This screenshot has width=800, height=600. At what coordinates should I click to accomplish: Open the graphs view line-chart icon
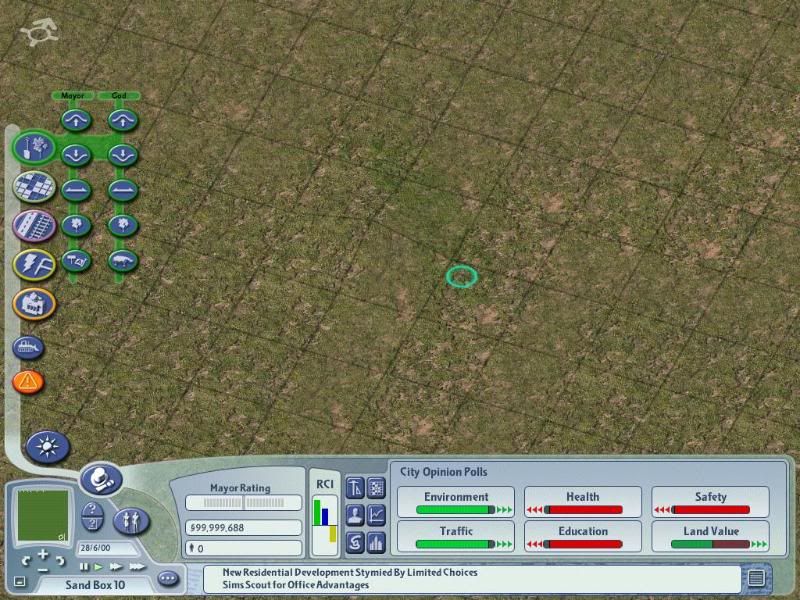377,516
